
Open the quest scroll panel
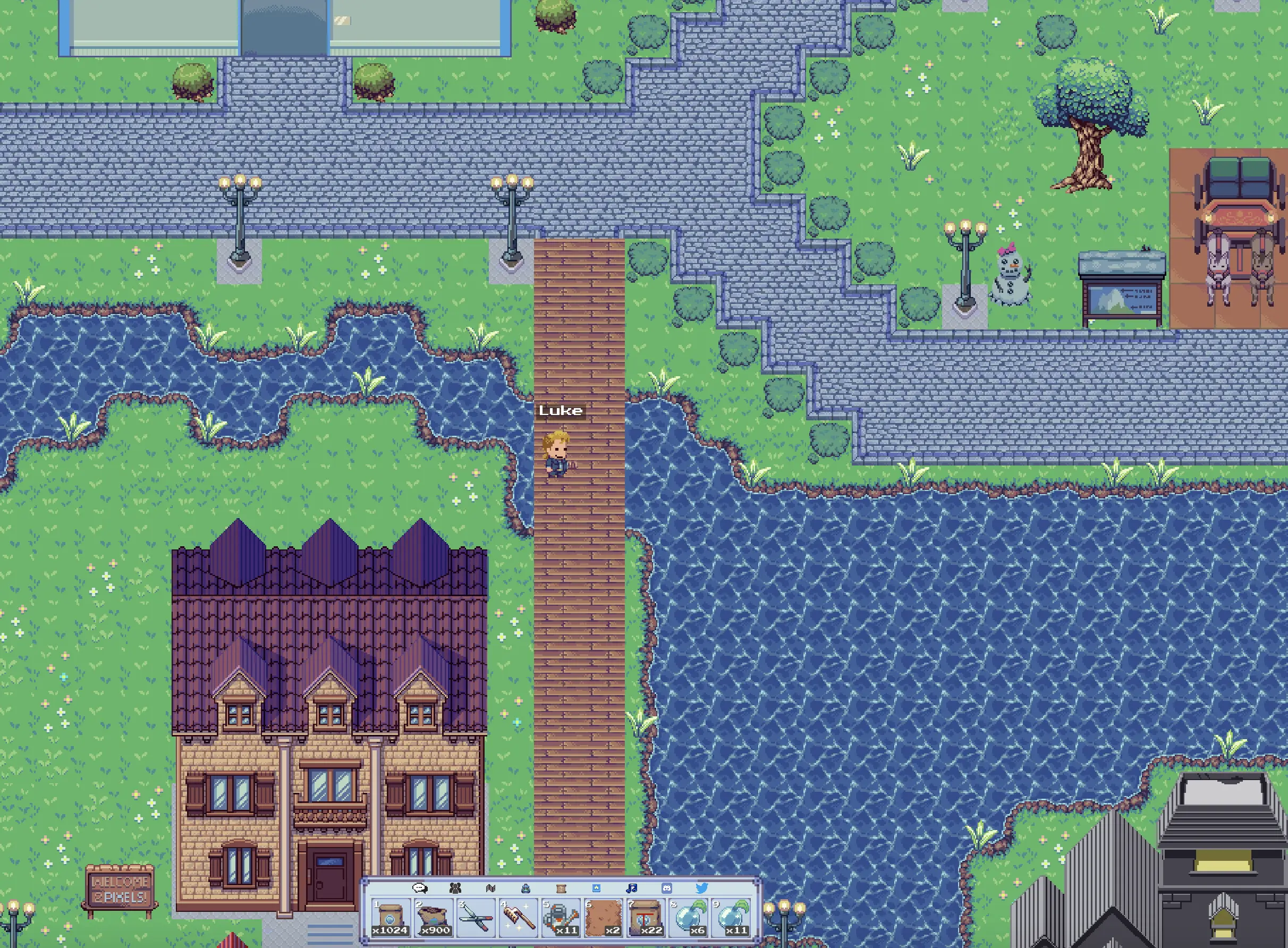pyautogui.click(x=561, y=888)
